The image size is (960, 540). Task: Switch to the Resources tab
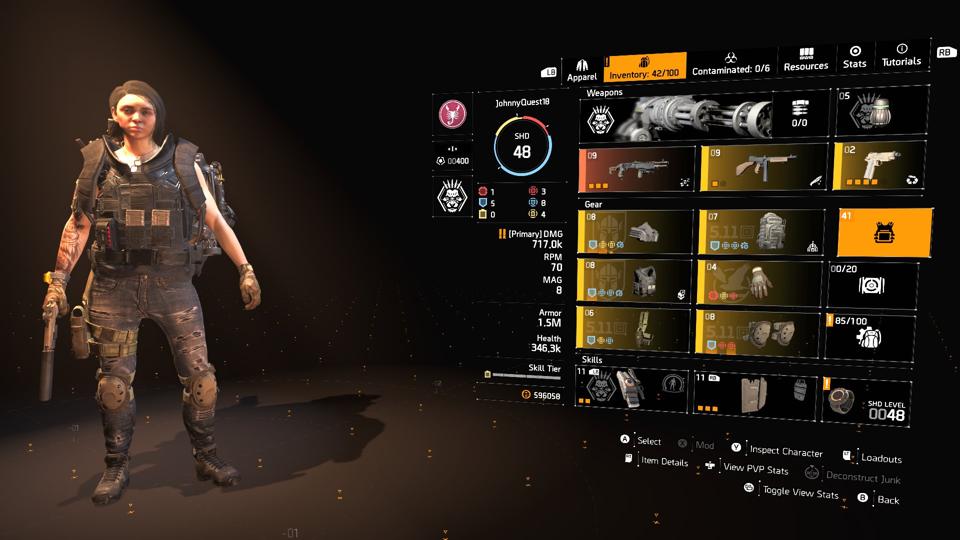(806, 59)
